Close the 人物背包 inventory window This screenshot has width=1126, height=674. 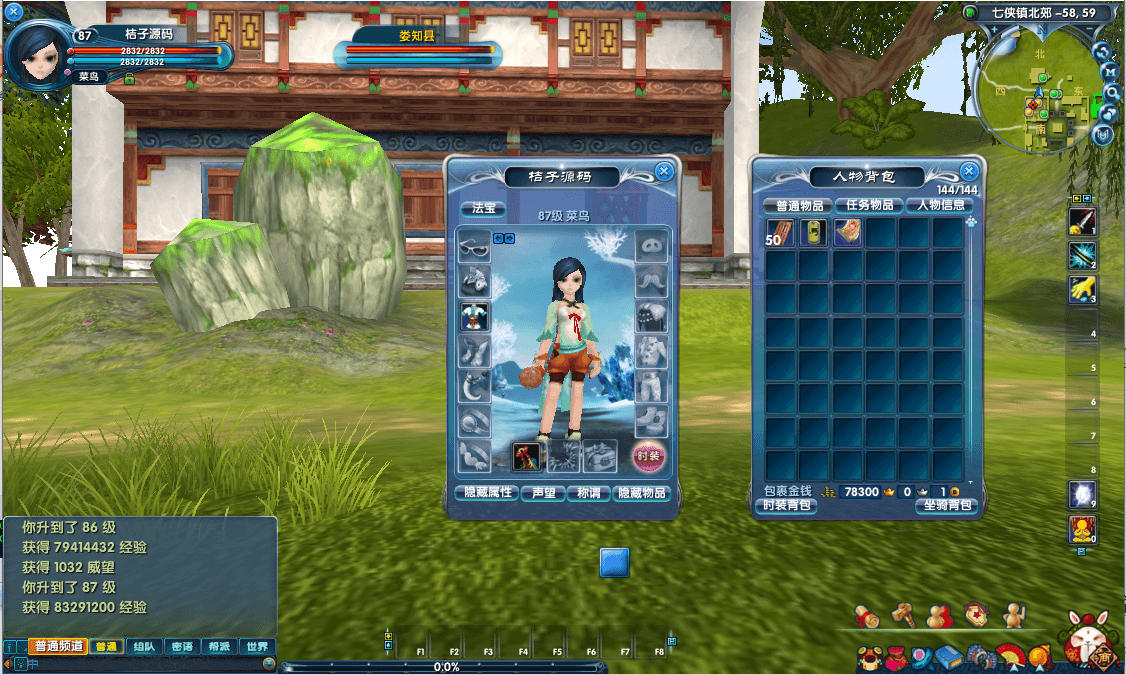(x=968, y=171)
